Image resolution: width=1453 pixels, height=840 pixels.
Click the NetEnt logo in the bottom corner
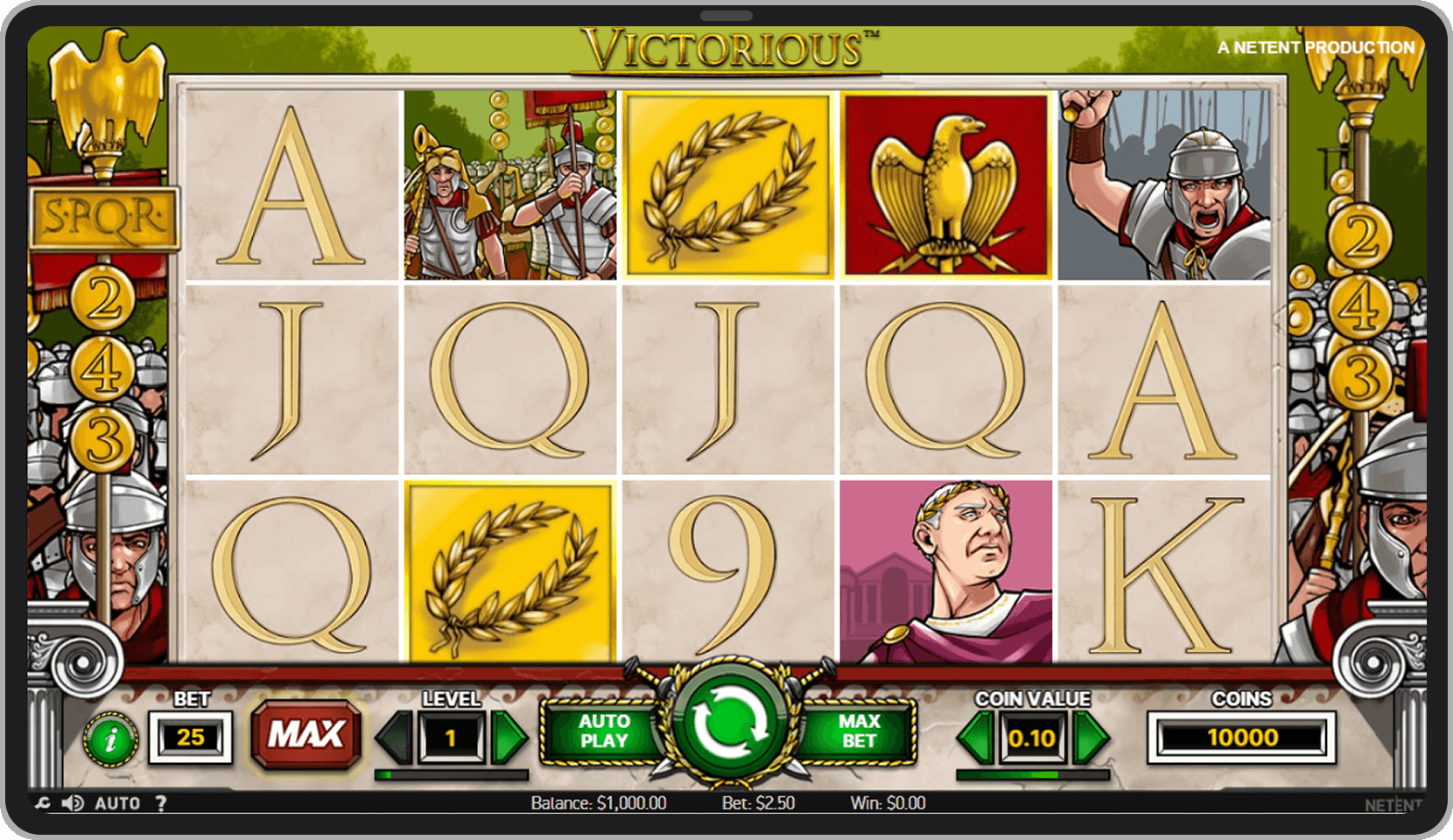1396,802
